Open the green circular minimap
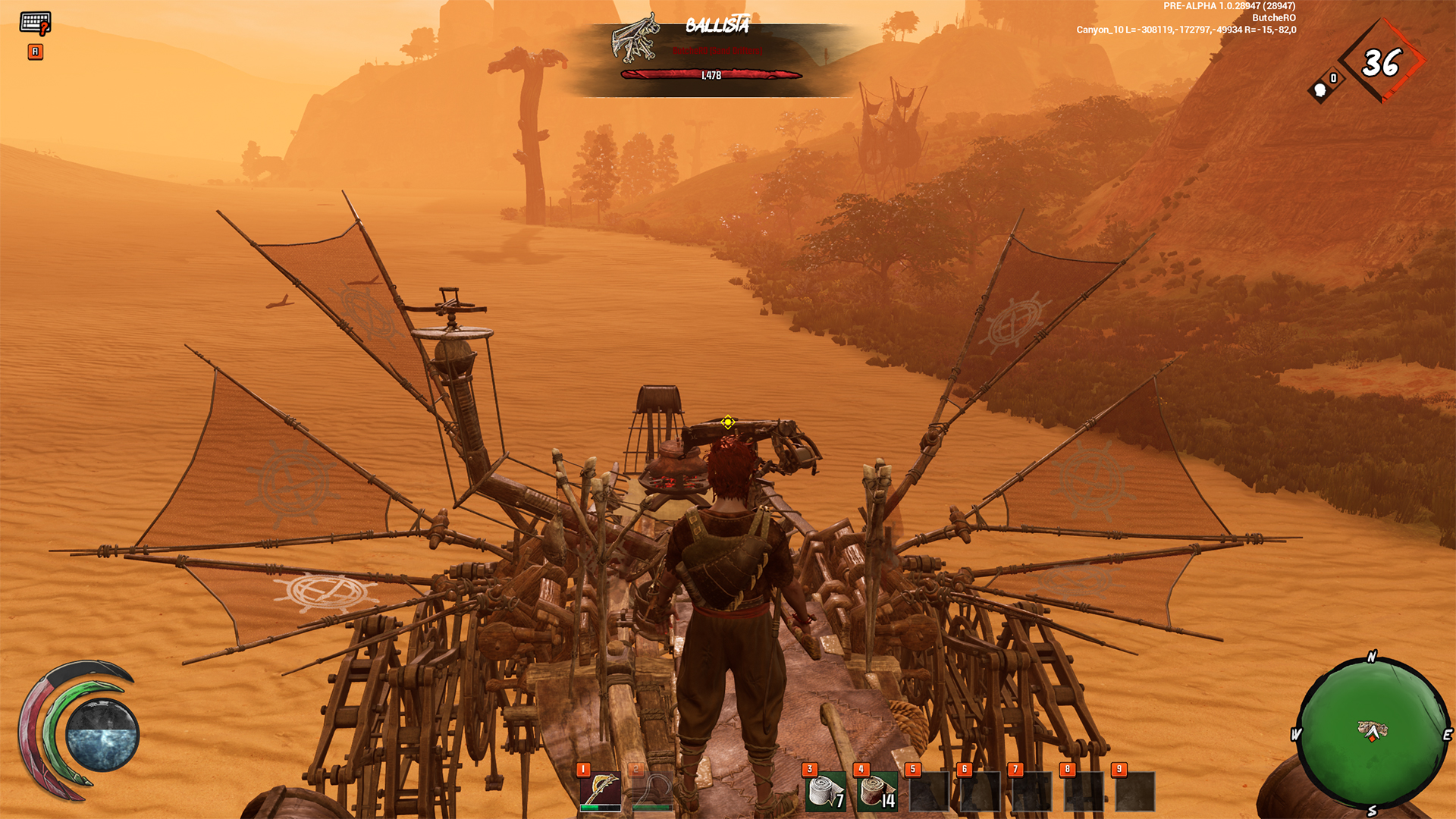The image size is (1456, 819). (1372, 733)
